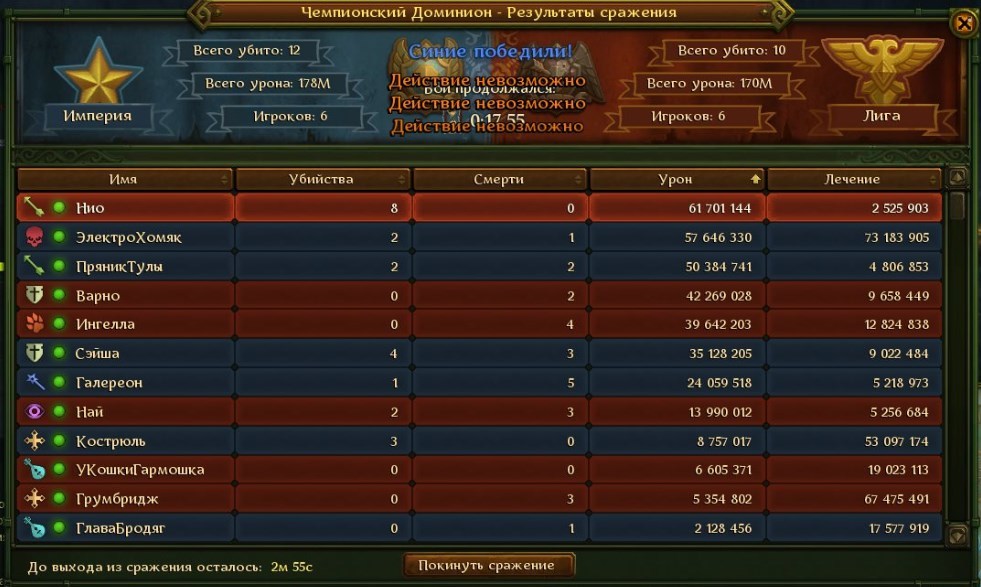Close the battle results window

pyautogui.click(x=963, y=25)
